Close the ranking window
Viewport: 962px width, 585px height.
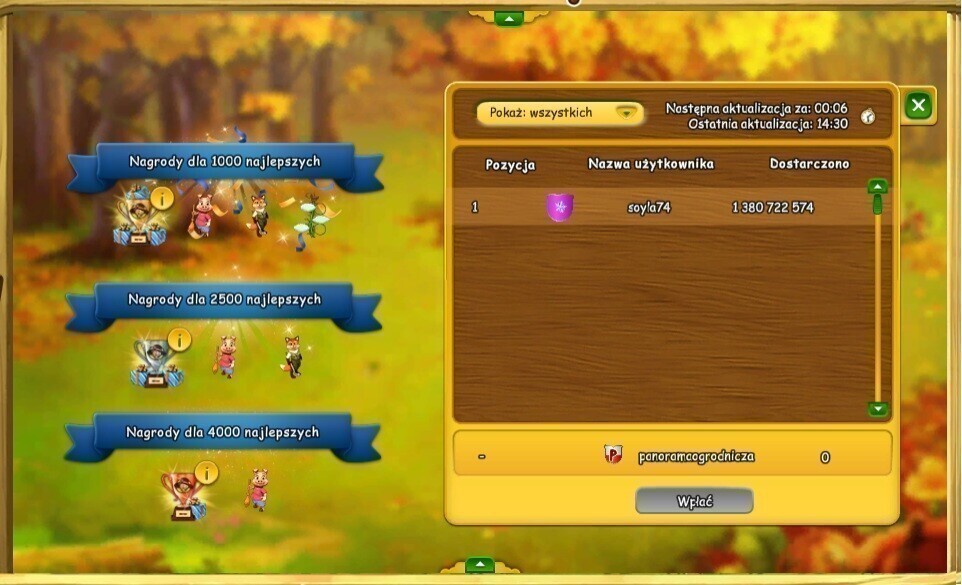pyautogui.click(x=918, y=105)
